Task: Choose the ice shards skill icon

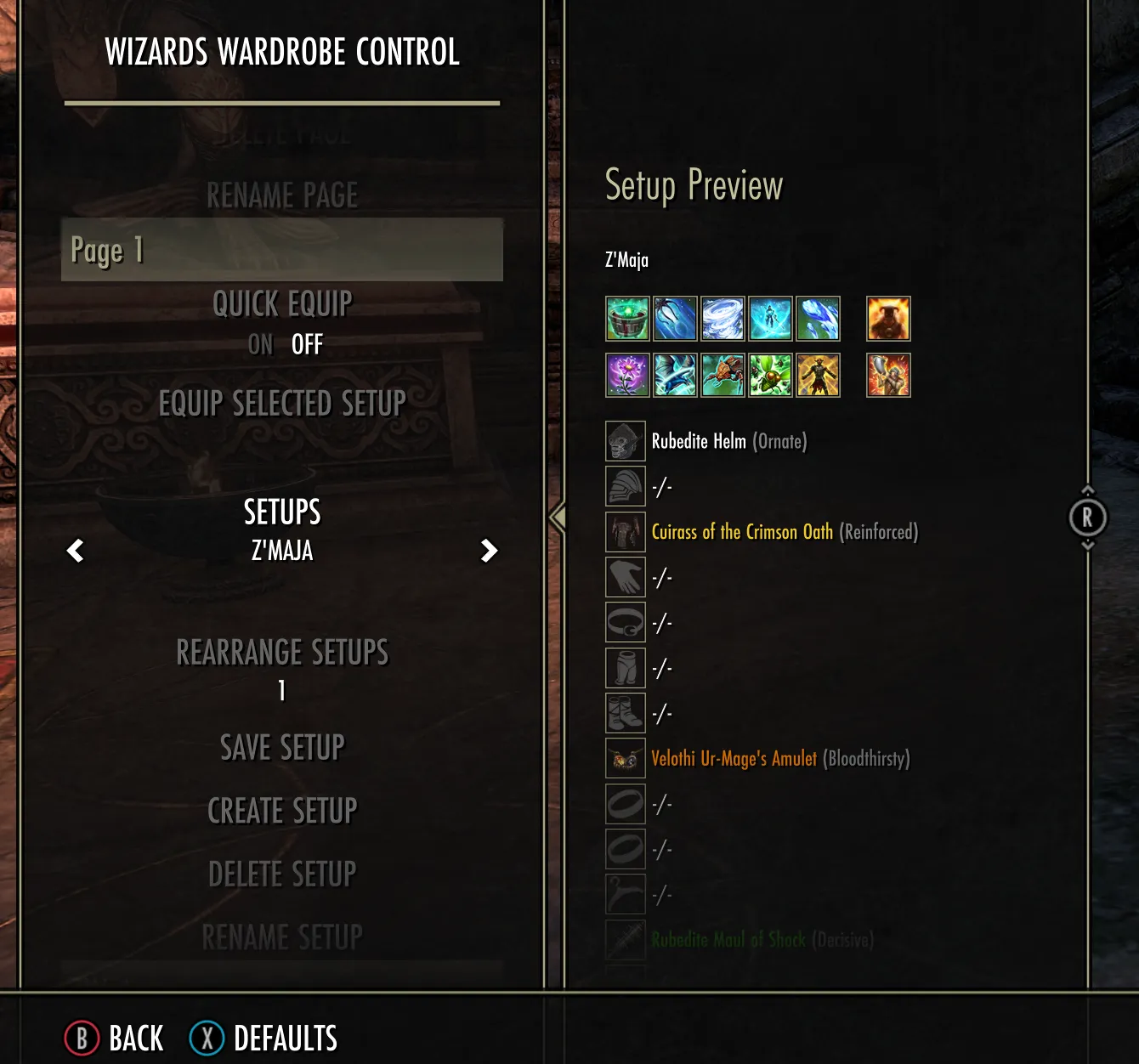Action: click(818, 319)
